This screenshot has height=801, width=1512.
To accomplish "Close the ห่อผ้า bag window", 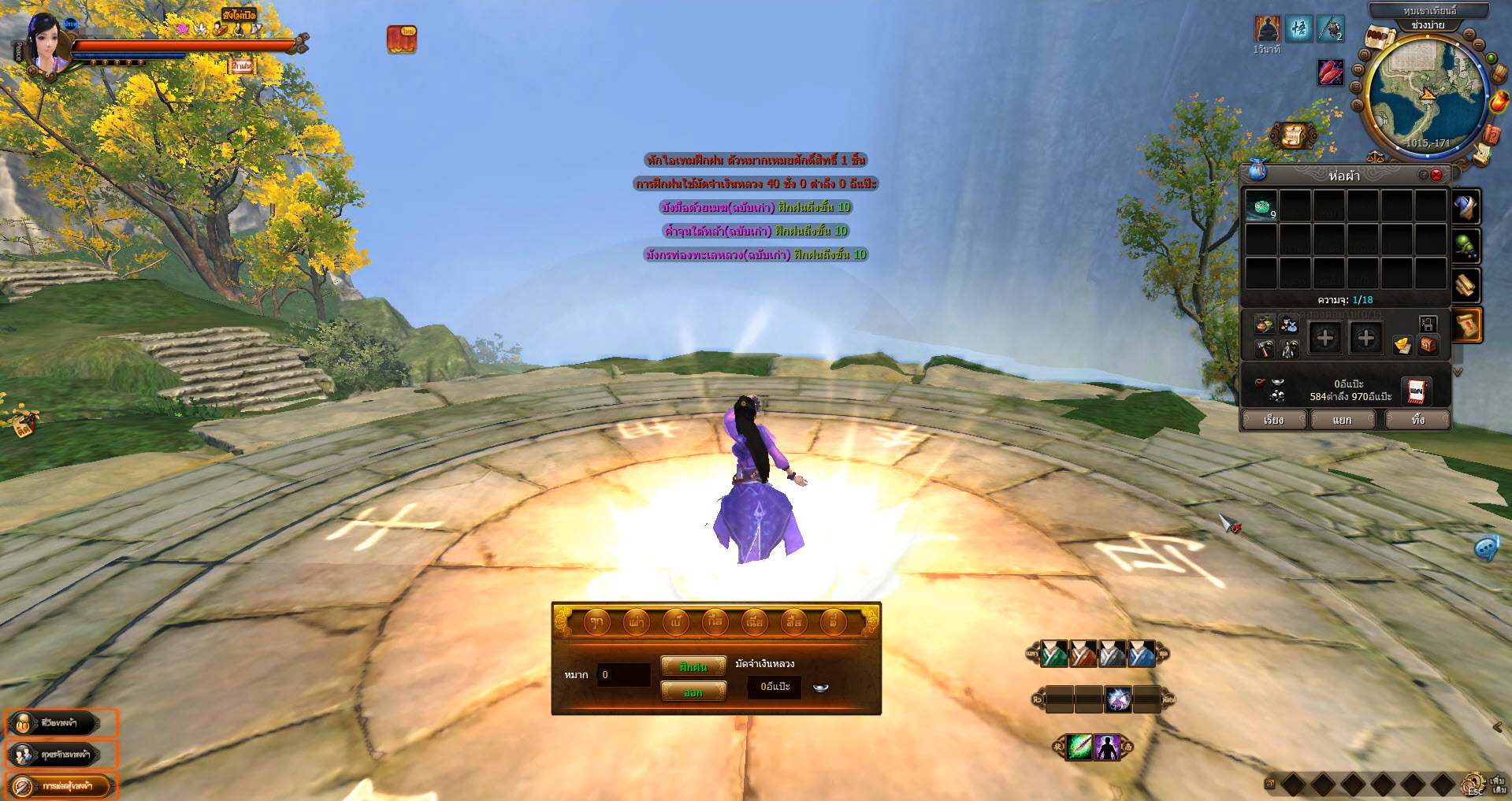I will (1436, 175).
